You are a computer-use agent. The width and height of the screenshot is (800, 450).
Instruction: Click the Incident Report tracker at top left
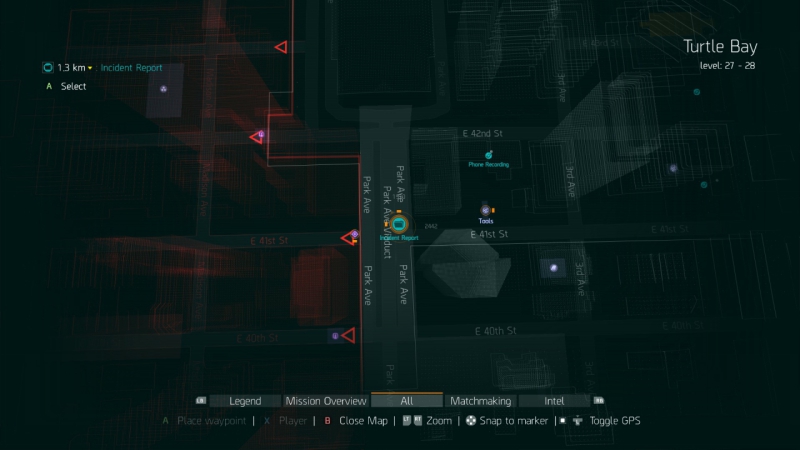[131, 68]
